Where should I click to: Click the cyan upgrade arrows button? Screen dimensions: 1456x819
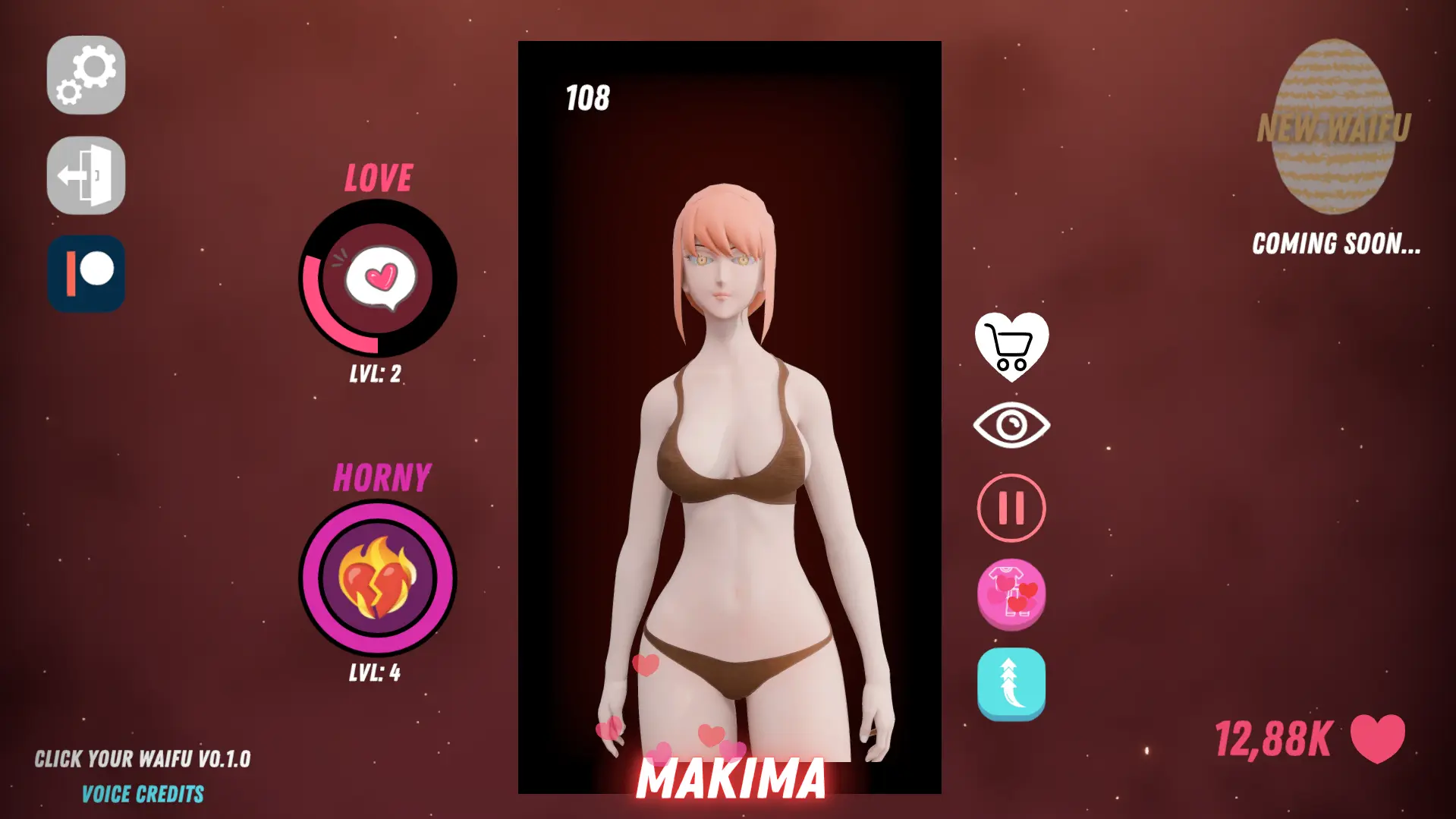click(1011, 683)
